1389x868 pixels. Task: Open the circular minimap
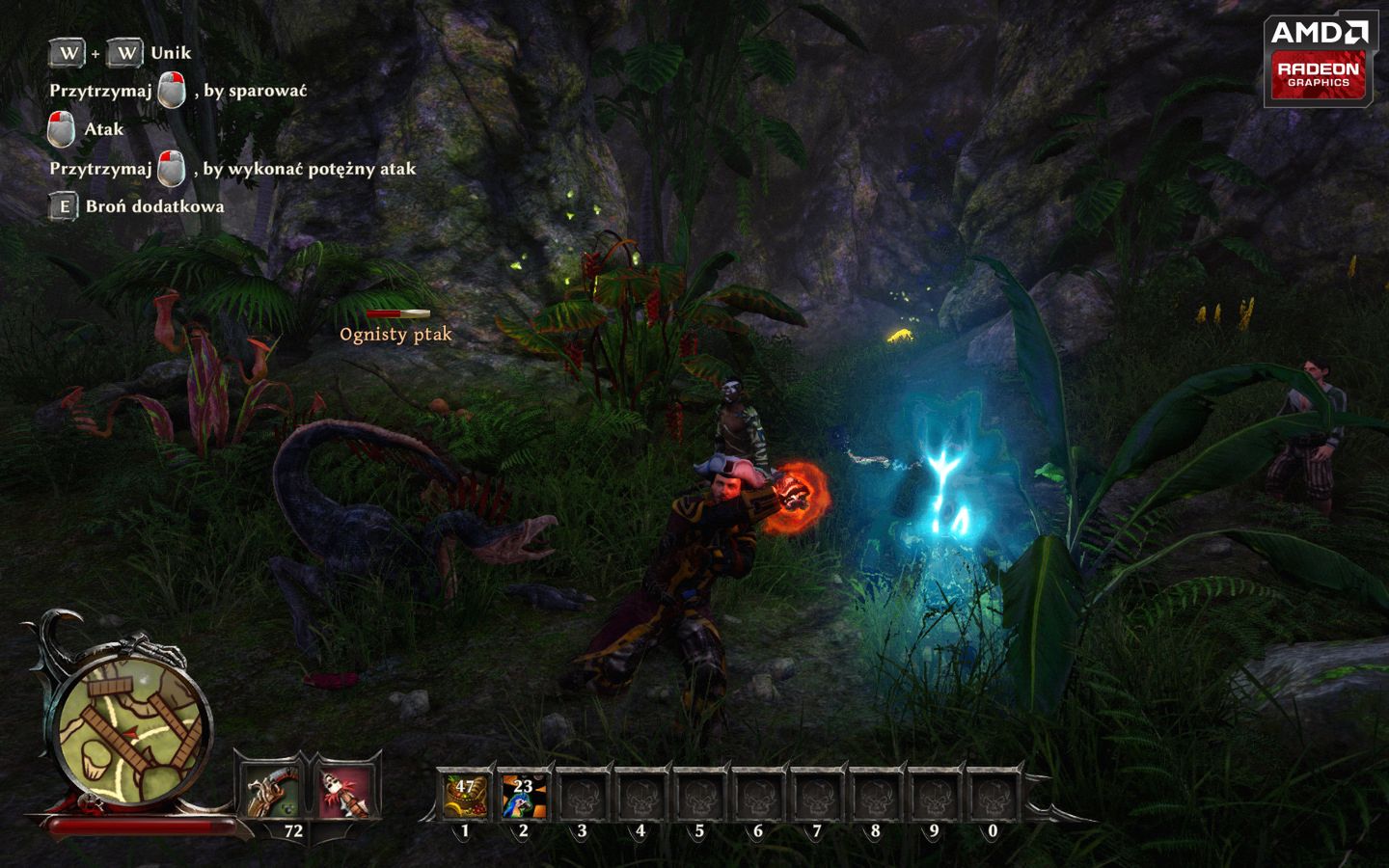click(x=132, y=729)
